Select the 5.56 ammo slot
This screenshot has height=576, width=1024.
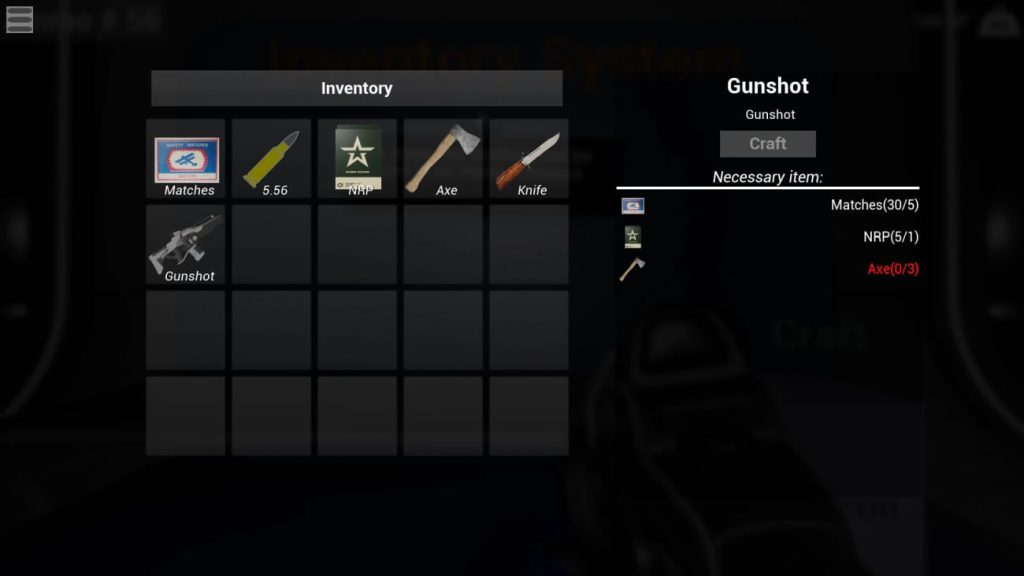[x=272, y=160]
